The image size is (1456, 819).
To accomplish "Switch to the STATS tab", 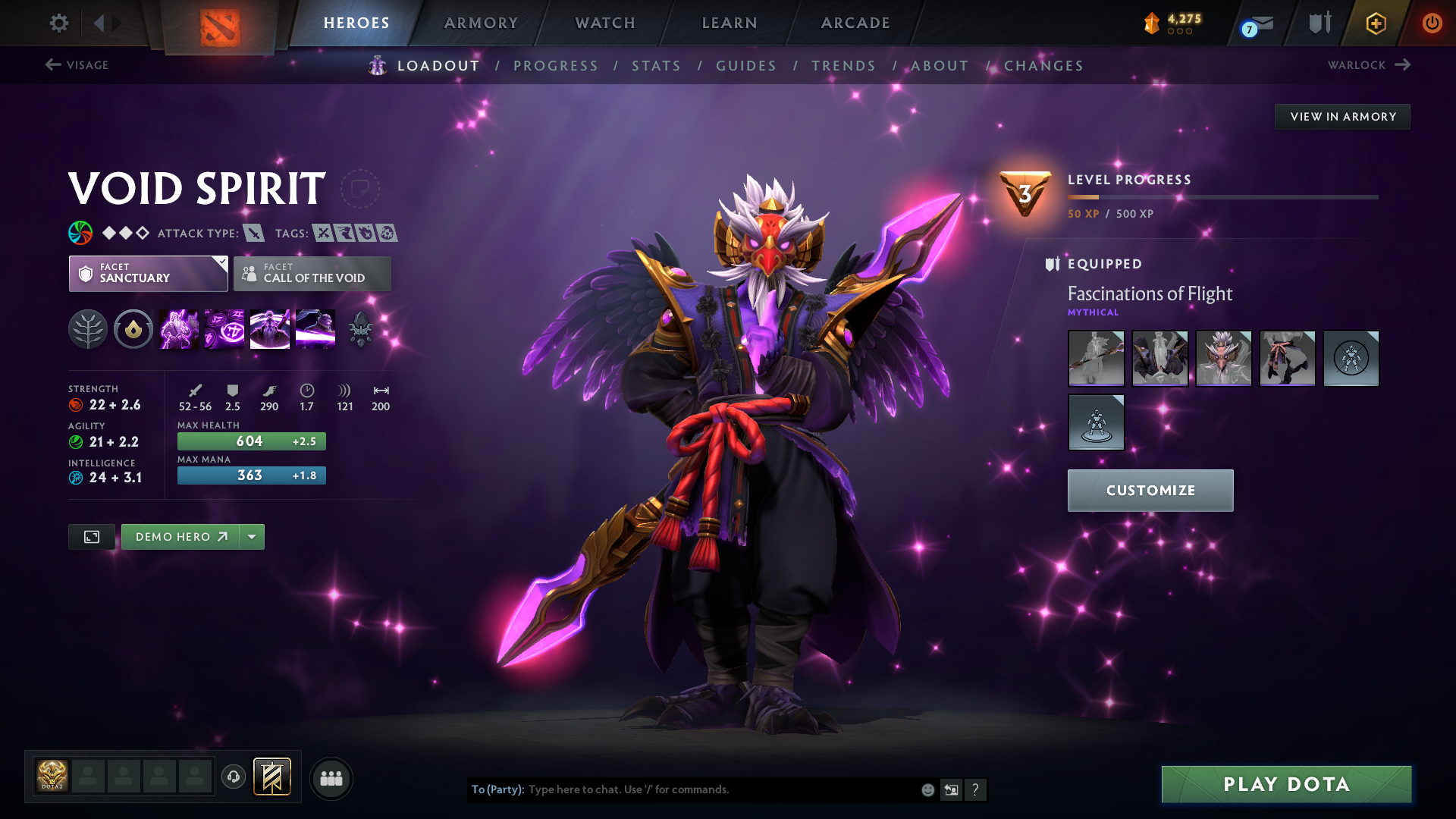I will click(x=656, y=65).
